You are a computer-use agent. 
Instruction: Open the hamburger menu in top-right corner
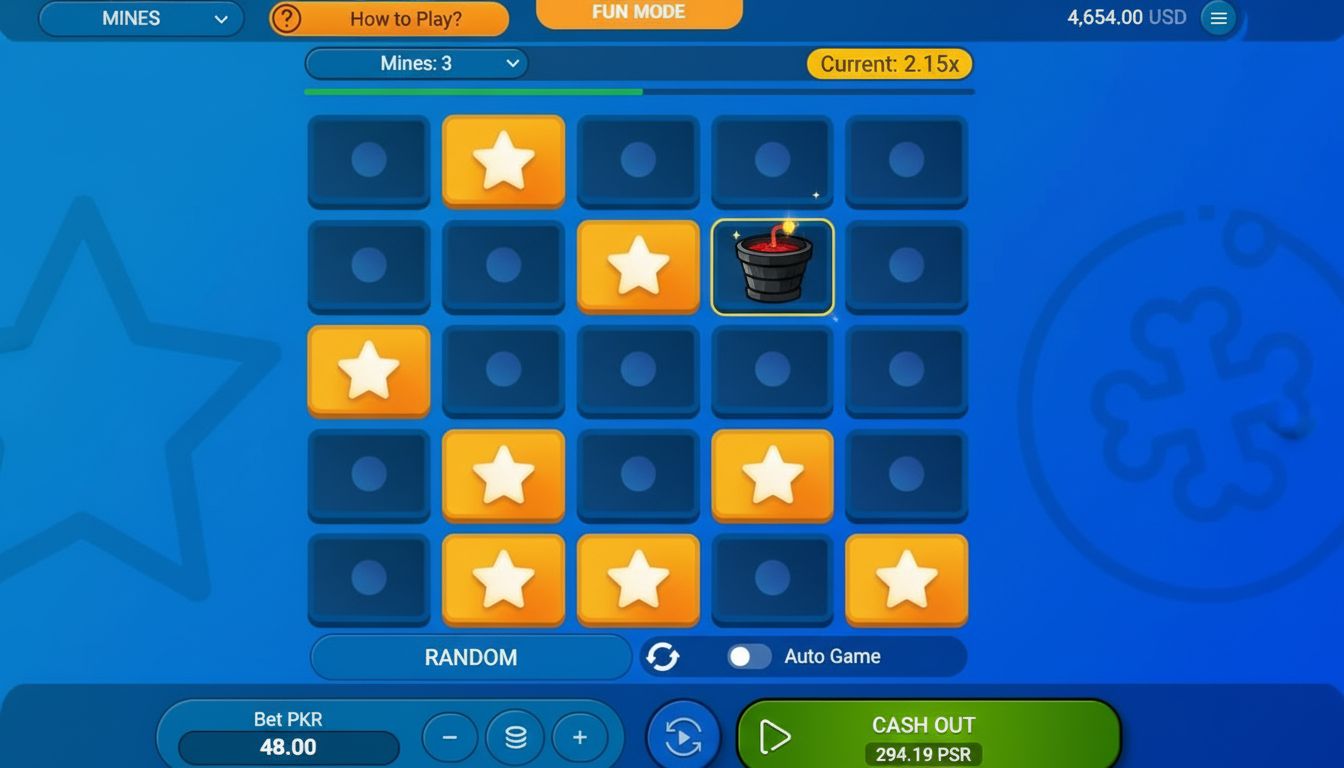(x=1218, y=17)
